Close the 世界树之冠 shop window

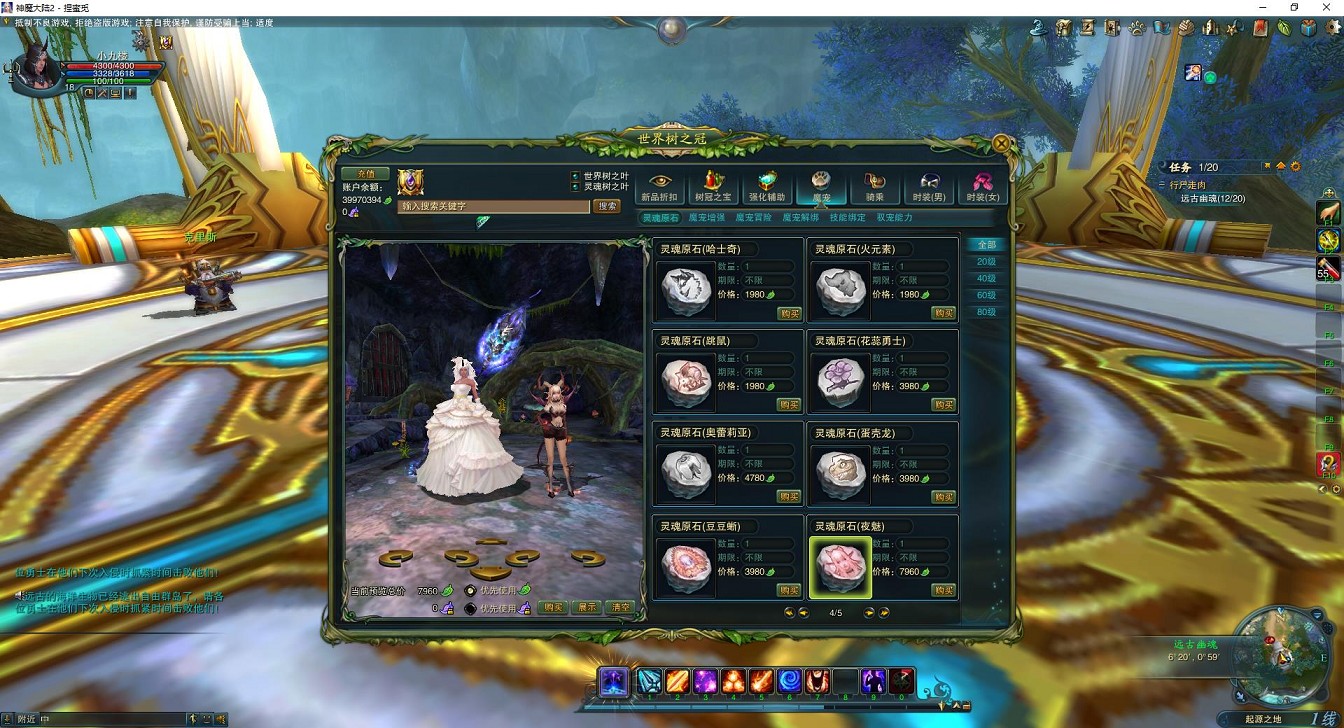tap(1001, 143)
